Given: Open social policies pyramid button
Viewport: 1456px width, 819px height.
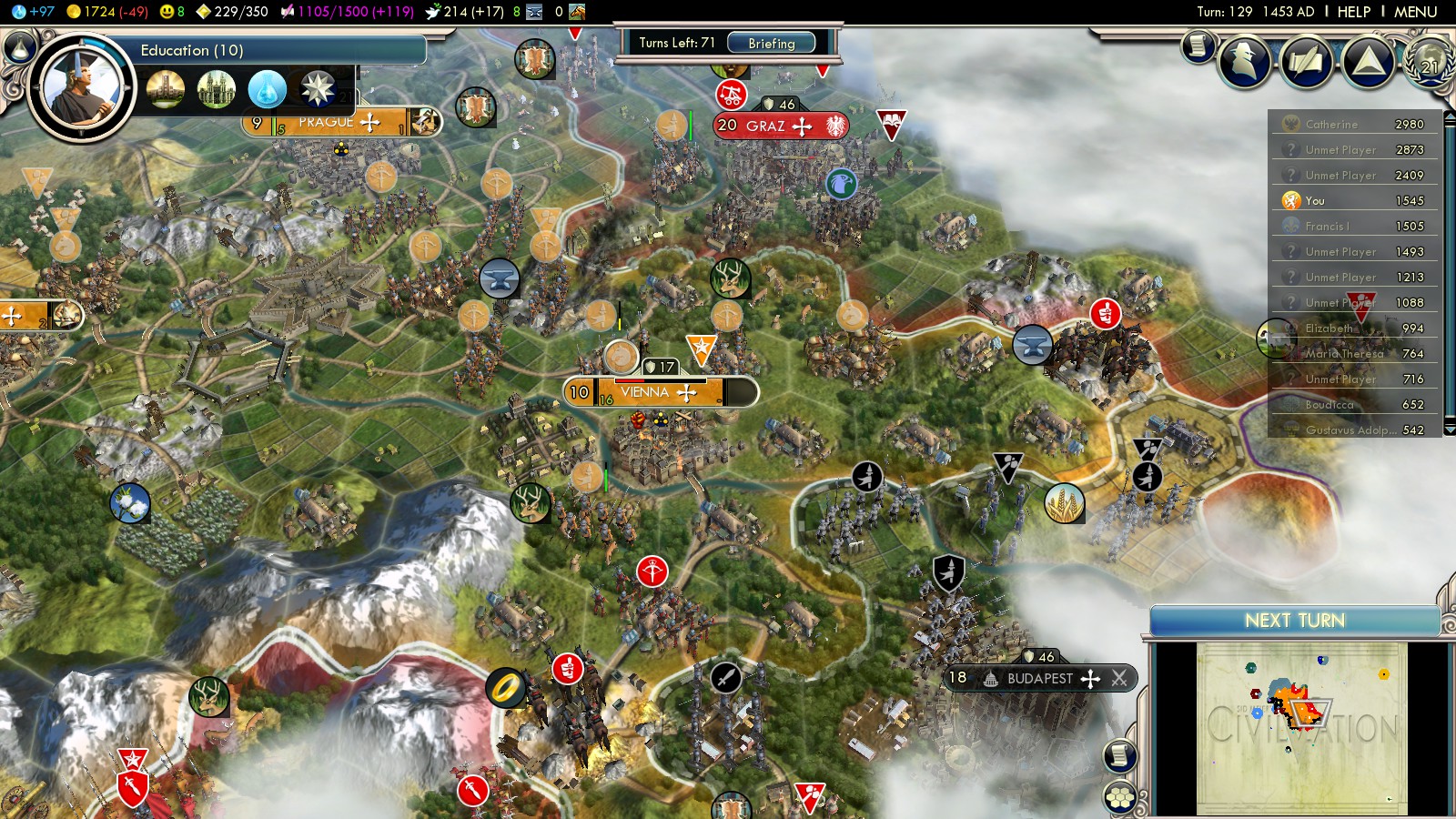Looking at the screenshot, I should coord(1369,61).
